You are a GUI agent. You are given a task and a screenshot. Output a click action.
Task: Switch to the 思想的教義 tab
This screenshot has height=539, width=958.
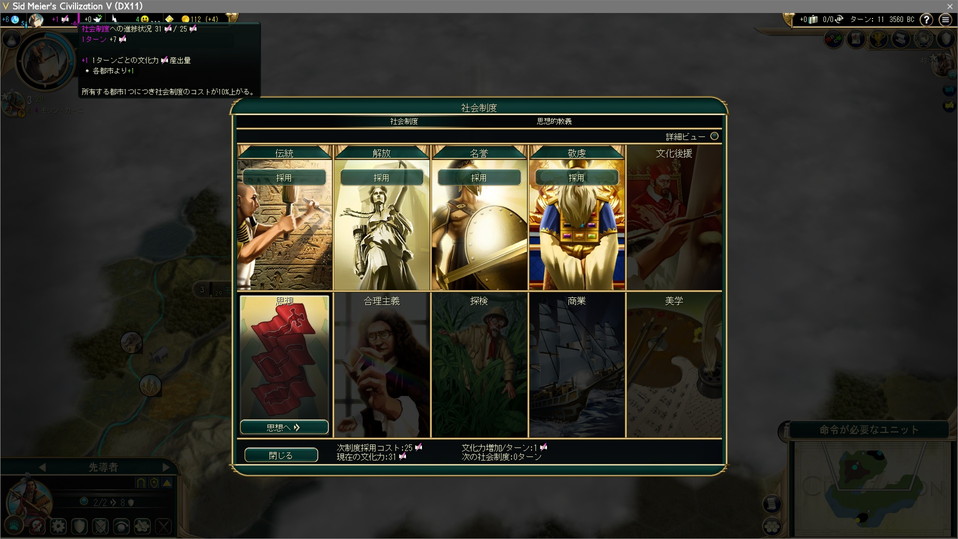pos(554,121)
